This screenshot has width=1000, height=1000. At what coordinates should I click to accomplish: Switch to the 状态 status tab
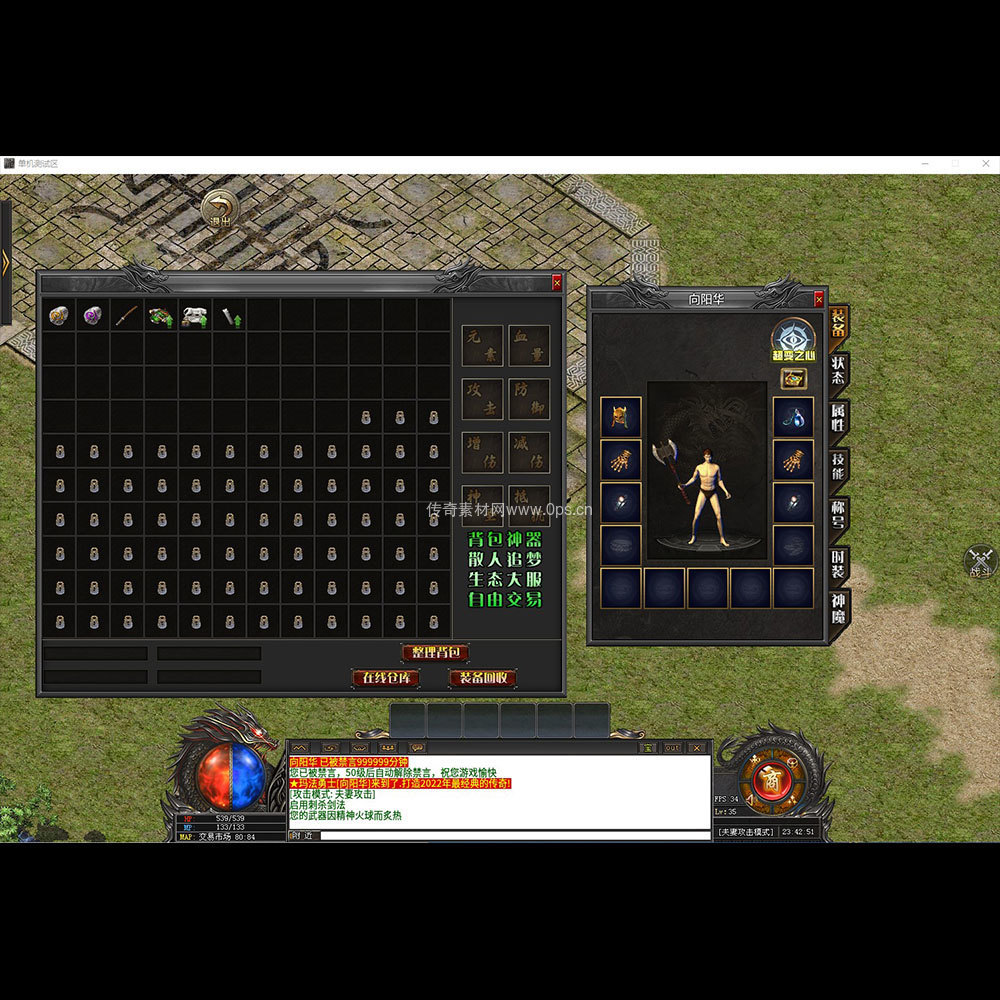point(838,371)
